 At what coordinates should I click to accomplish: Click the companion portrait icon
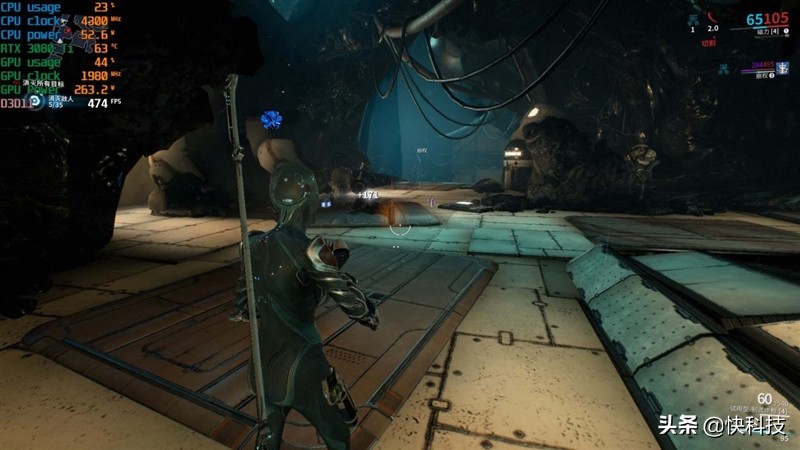pyautogui.click(x=783, y=66)
